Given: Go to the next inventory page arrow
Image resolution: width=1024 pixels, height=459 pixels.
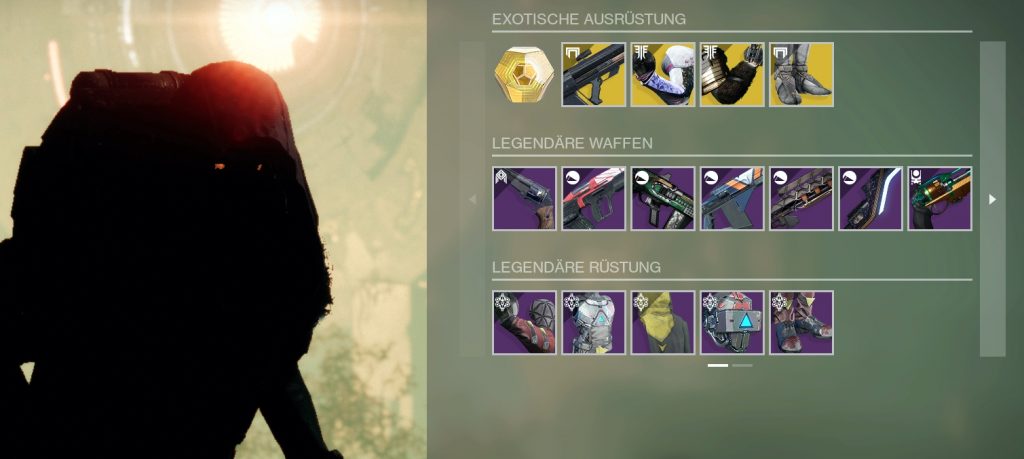Looking at the screenshot, I should 992,199.
